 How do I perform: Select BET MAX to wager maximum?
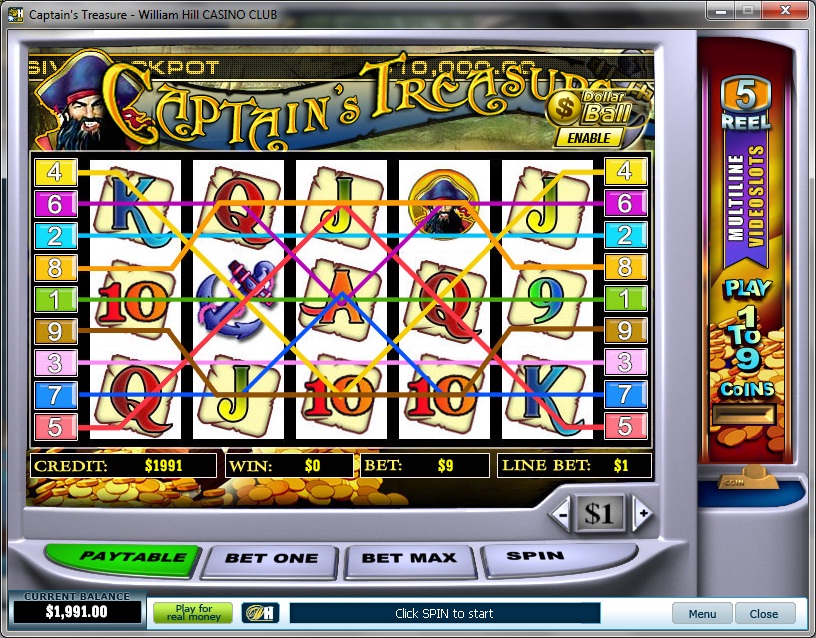pyautogui.click(x=408, y=558)
